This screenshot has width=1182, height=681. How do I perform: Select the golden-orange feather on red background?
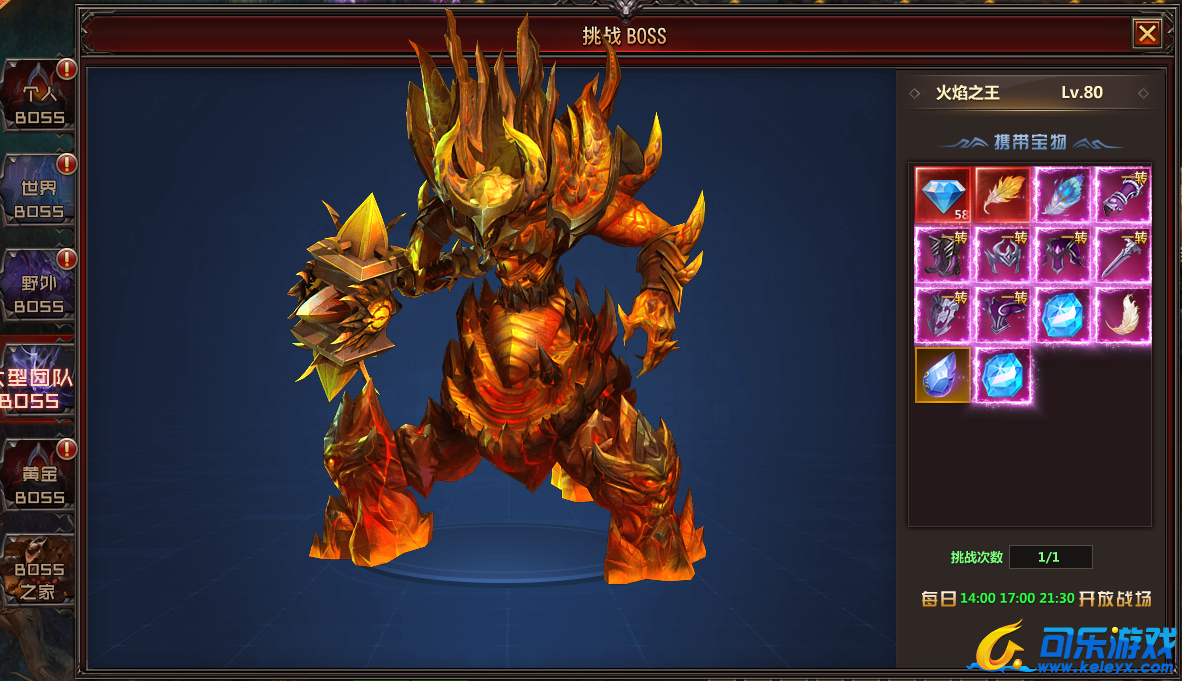coord(1003,195)
